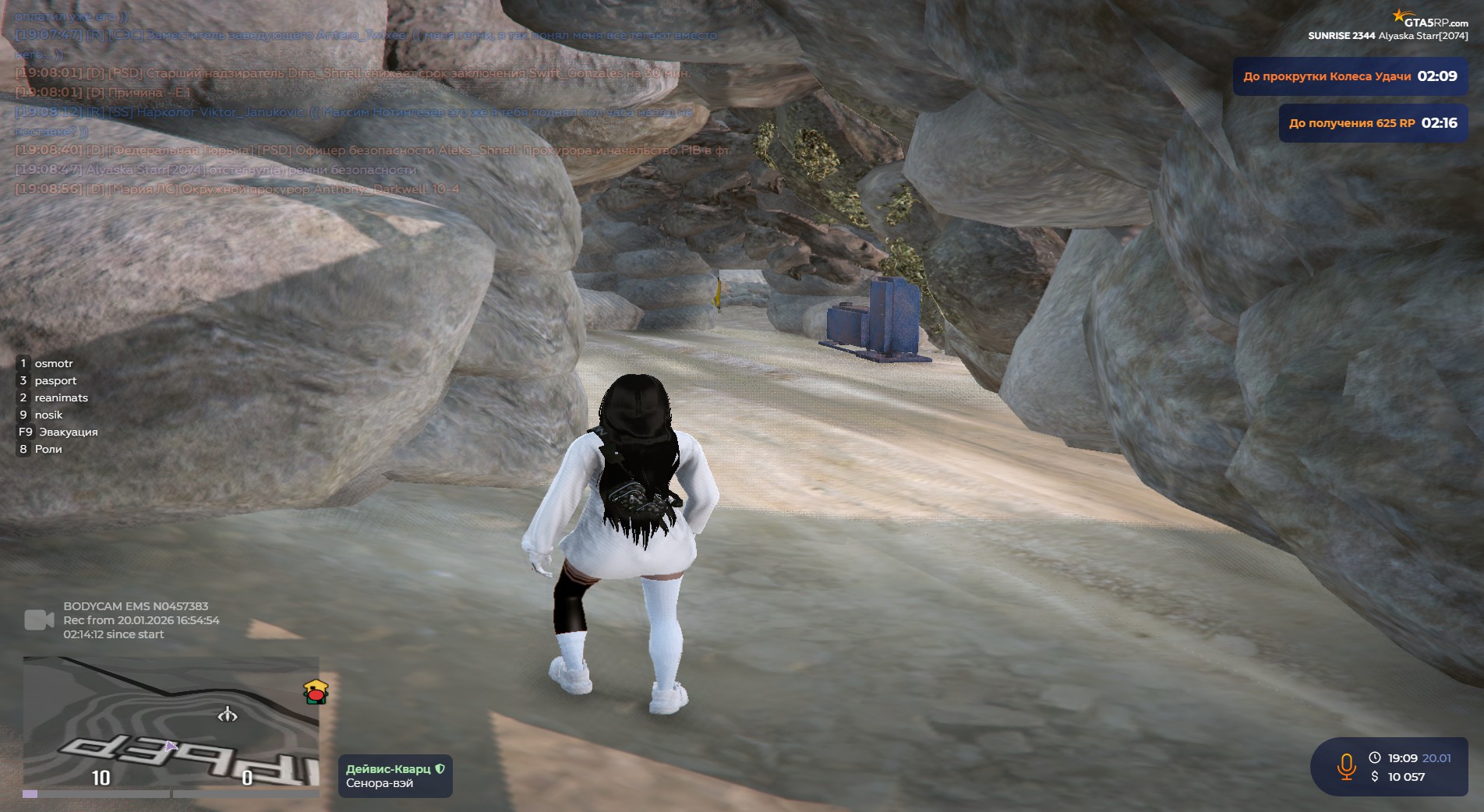Click the bodycam camera icon

(39, 620)
